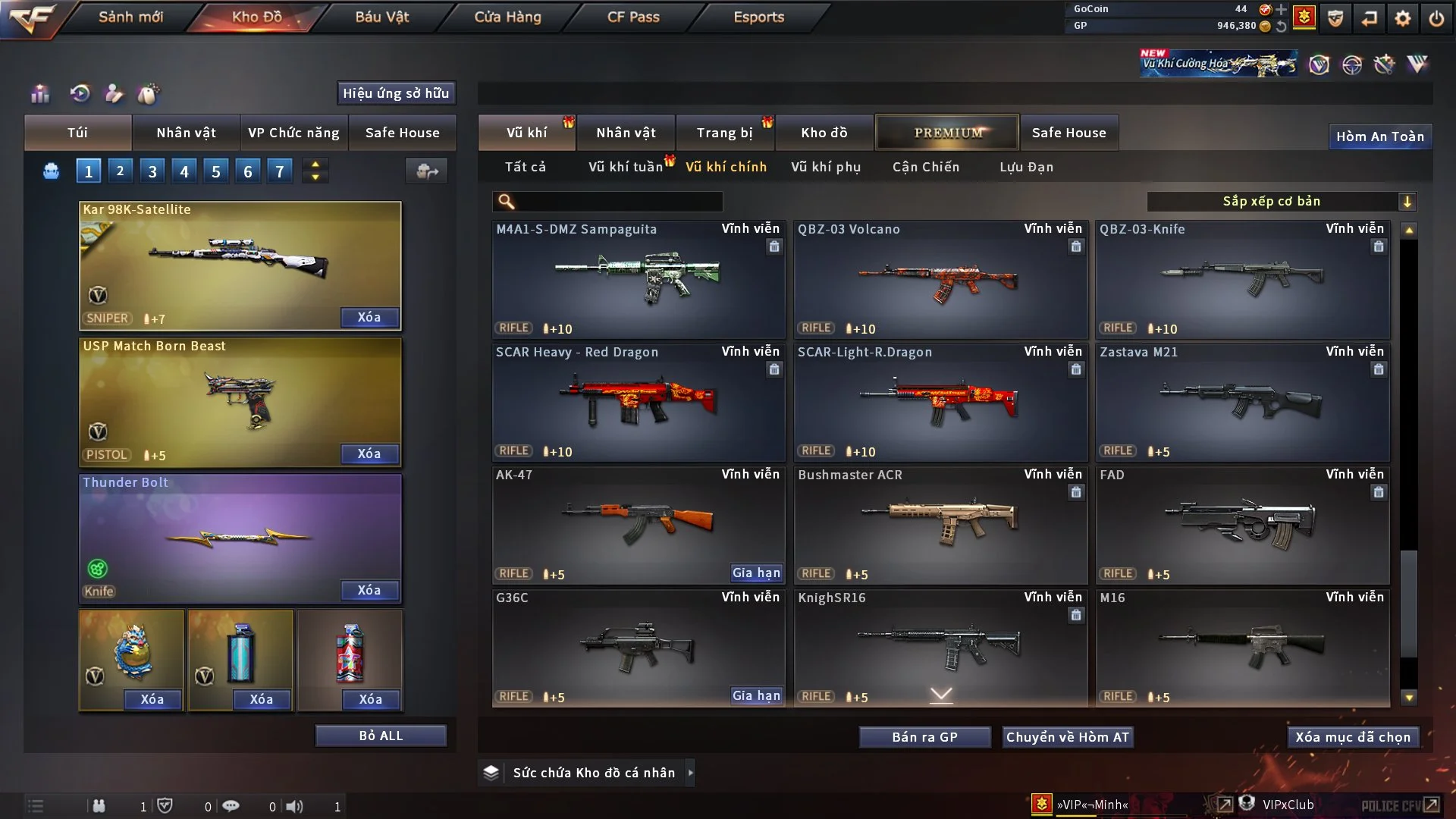Sell selected items with Bán ra GP

(x=924, y=737)
